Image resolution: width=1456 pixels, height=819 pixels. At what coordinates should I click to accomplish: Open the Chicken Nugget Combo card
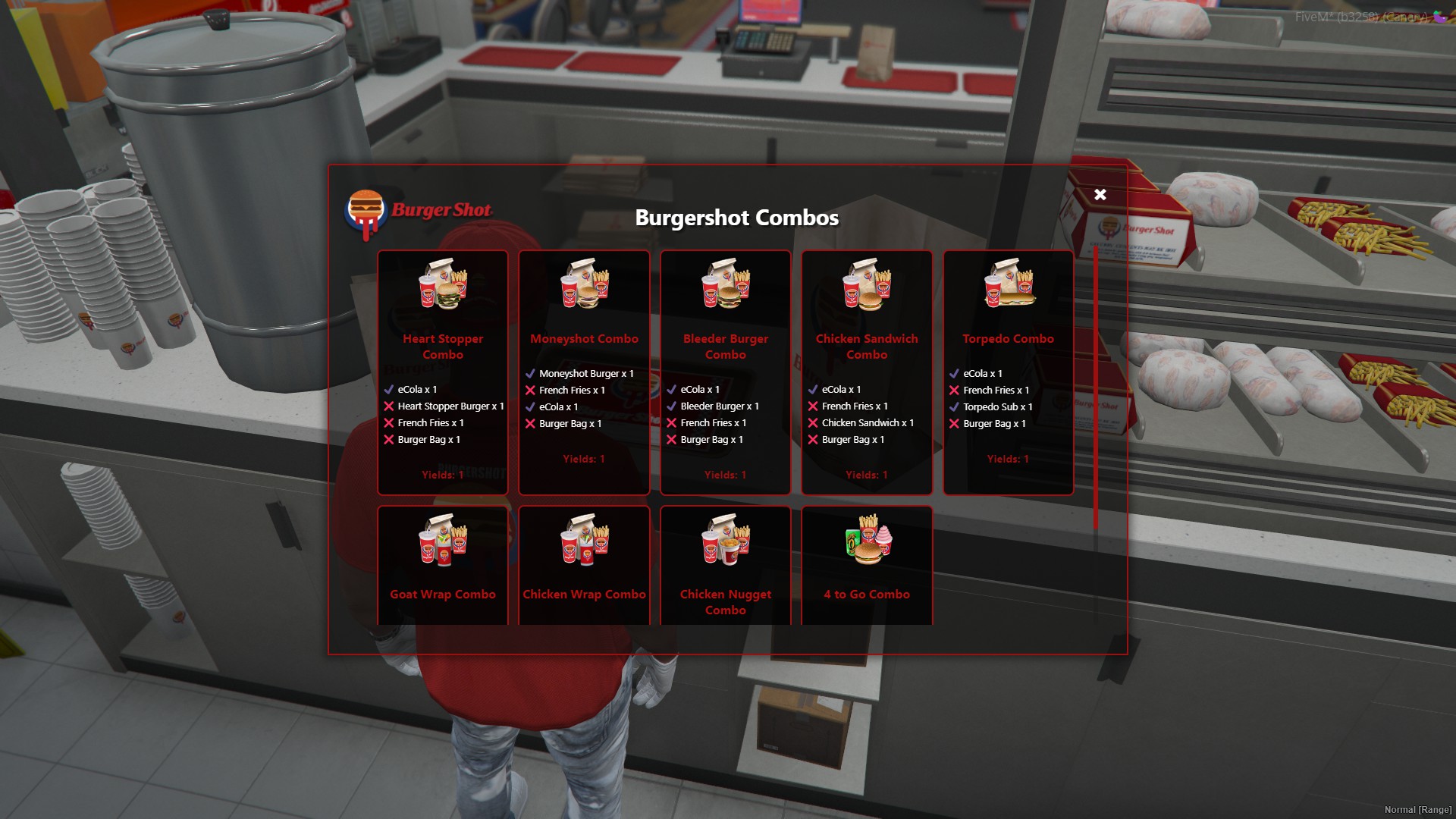point(725,565)
